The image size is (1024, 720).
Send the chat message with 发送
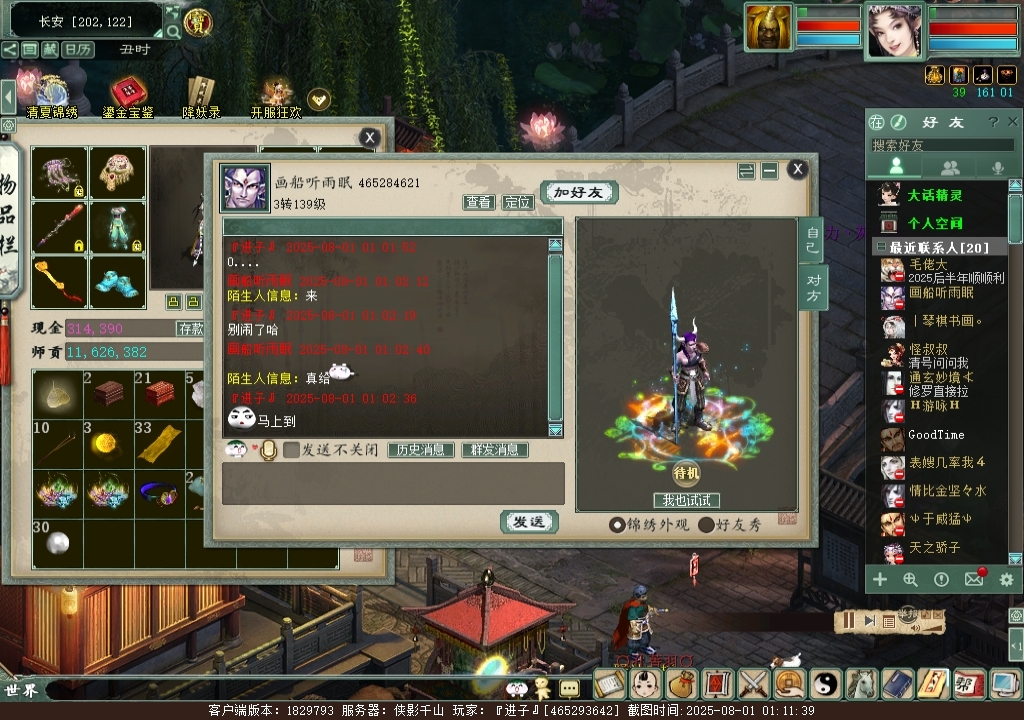[529, 522]
